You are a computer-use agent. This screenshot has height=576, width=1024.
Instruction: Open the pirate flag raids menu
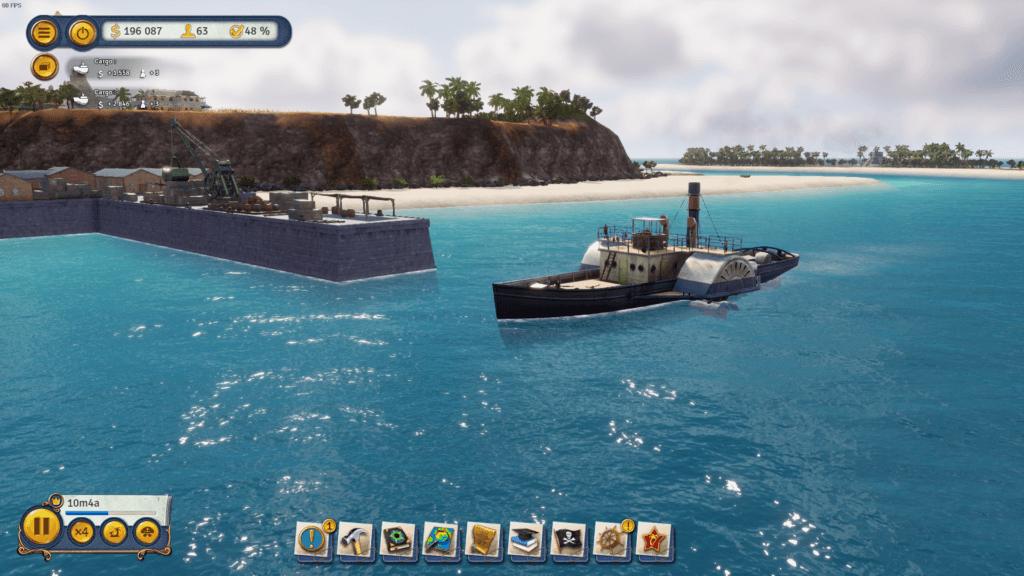point(568,540)
